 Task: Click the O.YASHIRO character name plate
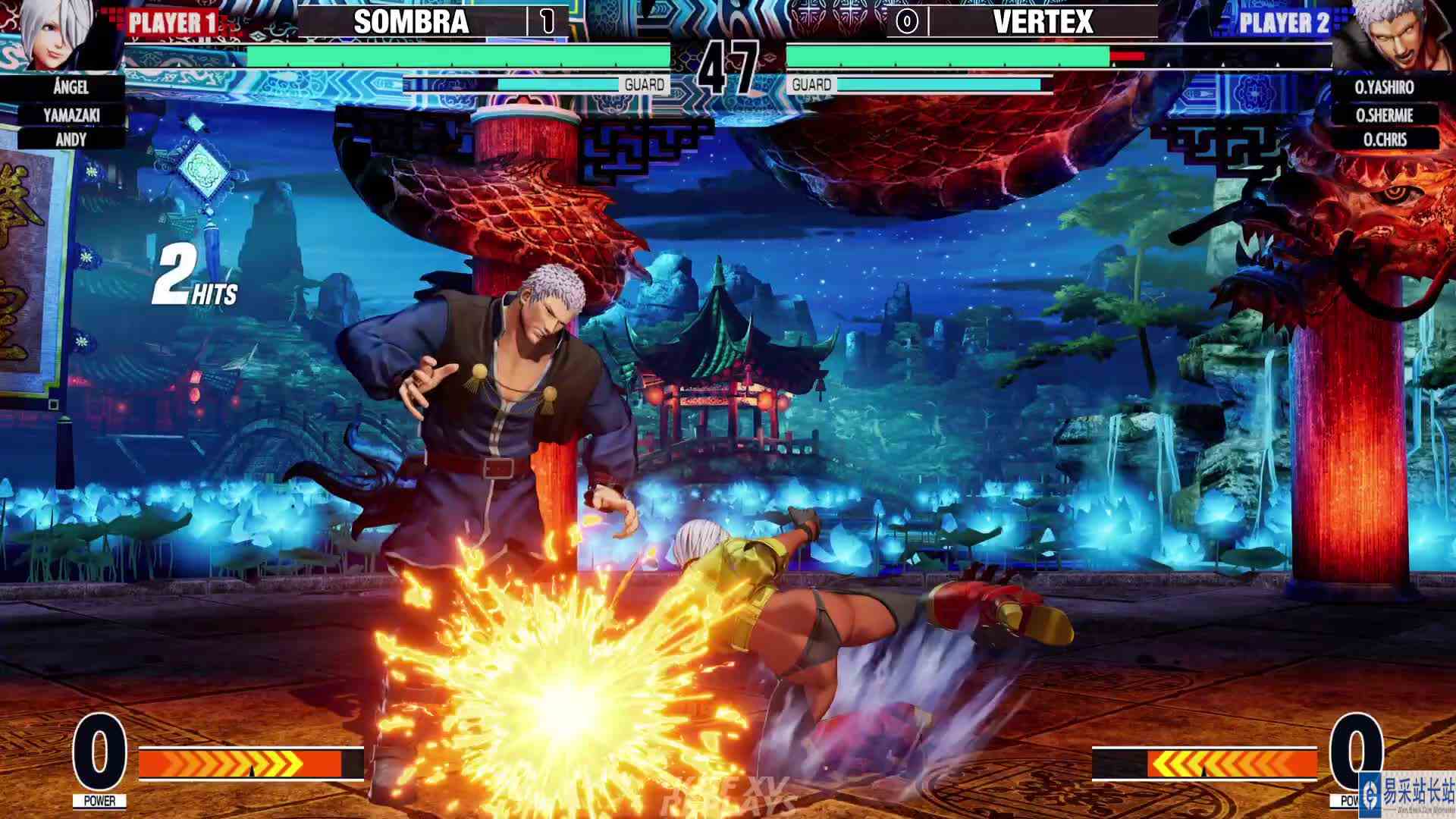tap(1385, 88)
